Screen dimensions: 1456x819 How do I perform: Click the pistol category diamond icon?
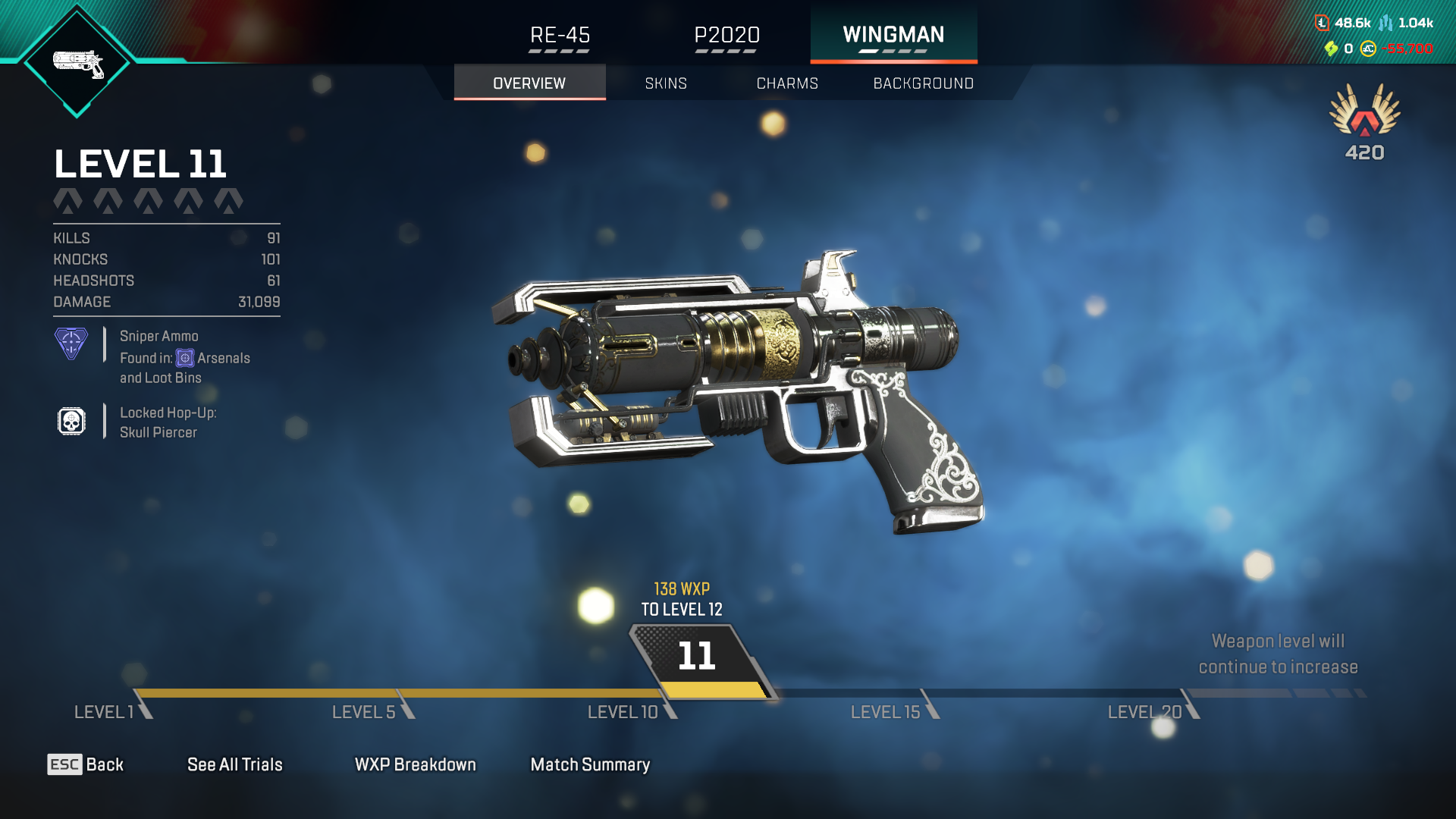click(x=77, y=63)
